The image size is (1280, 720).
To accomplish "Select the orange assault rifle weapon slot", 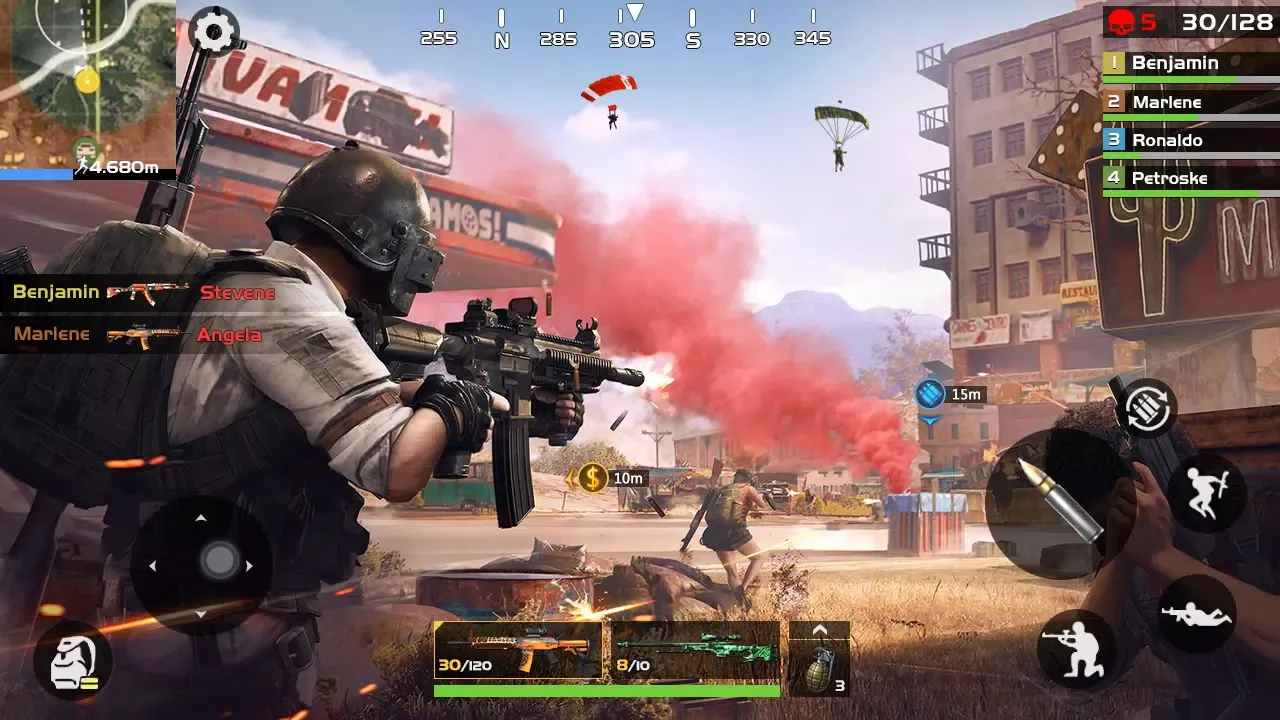I will [x=518, y=651].
